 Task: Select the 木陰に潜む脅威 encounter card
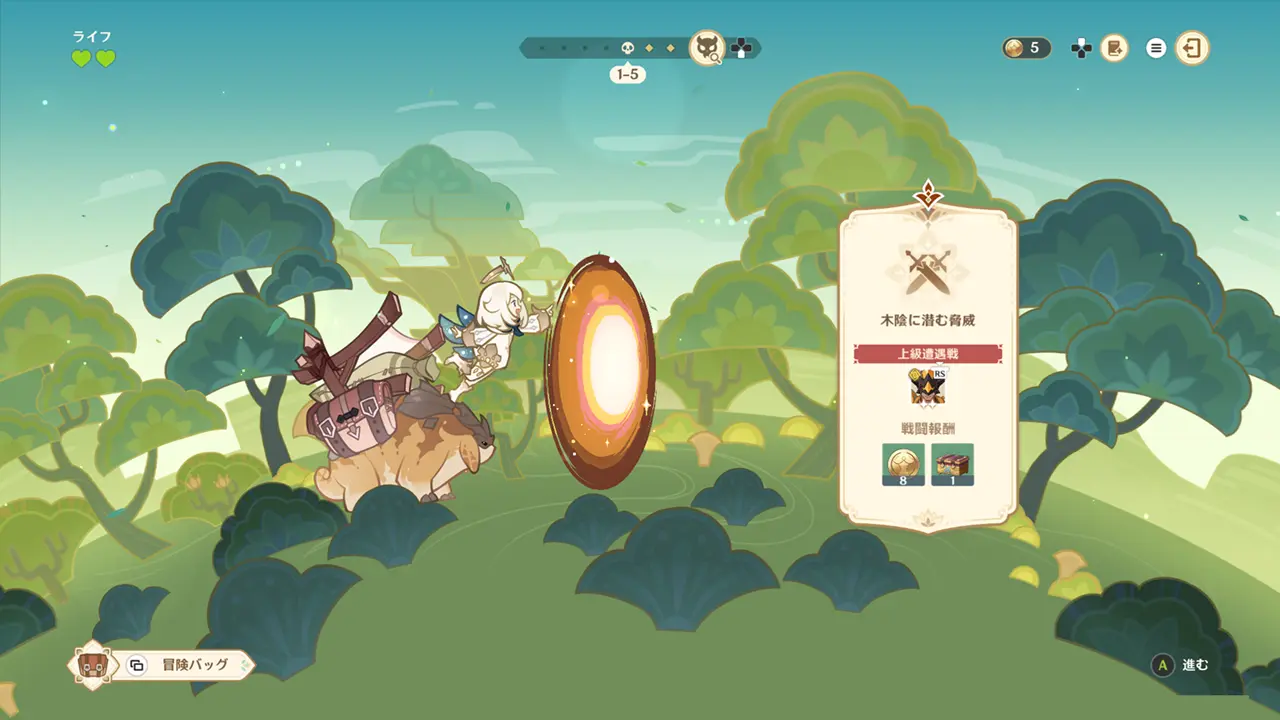(927, 320)
